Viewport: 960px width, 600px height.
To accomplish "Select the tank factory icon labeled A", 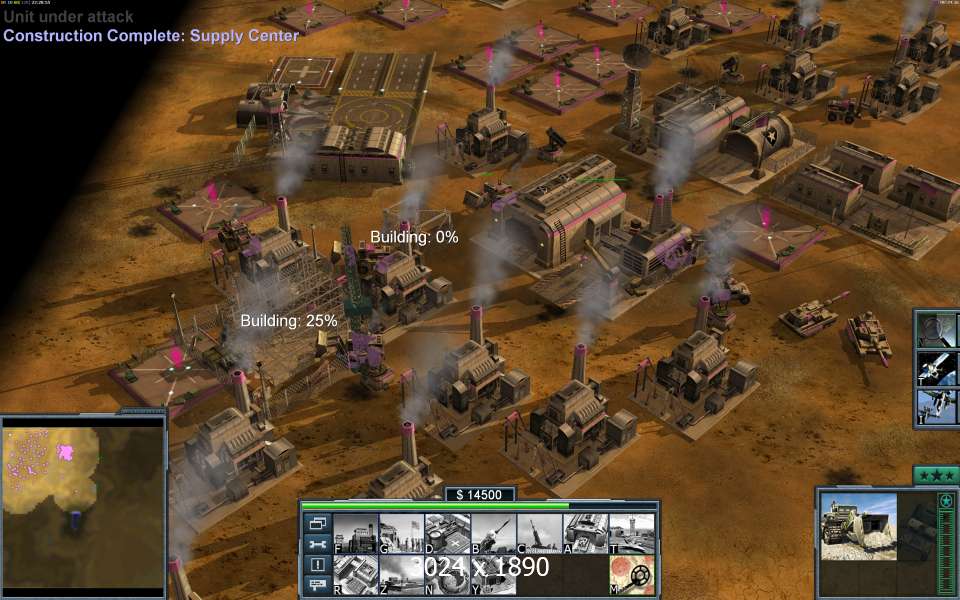I will pos(585,534).
